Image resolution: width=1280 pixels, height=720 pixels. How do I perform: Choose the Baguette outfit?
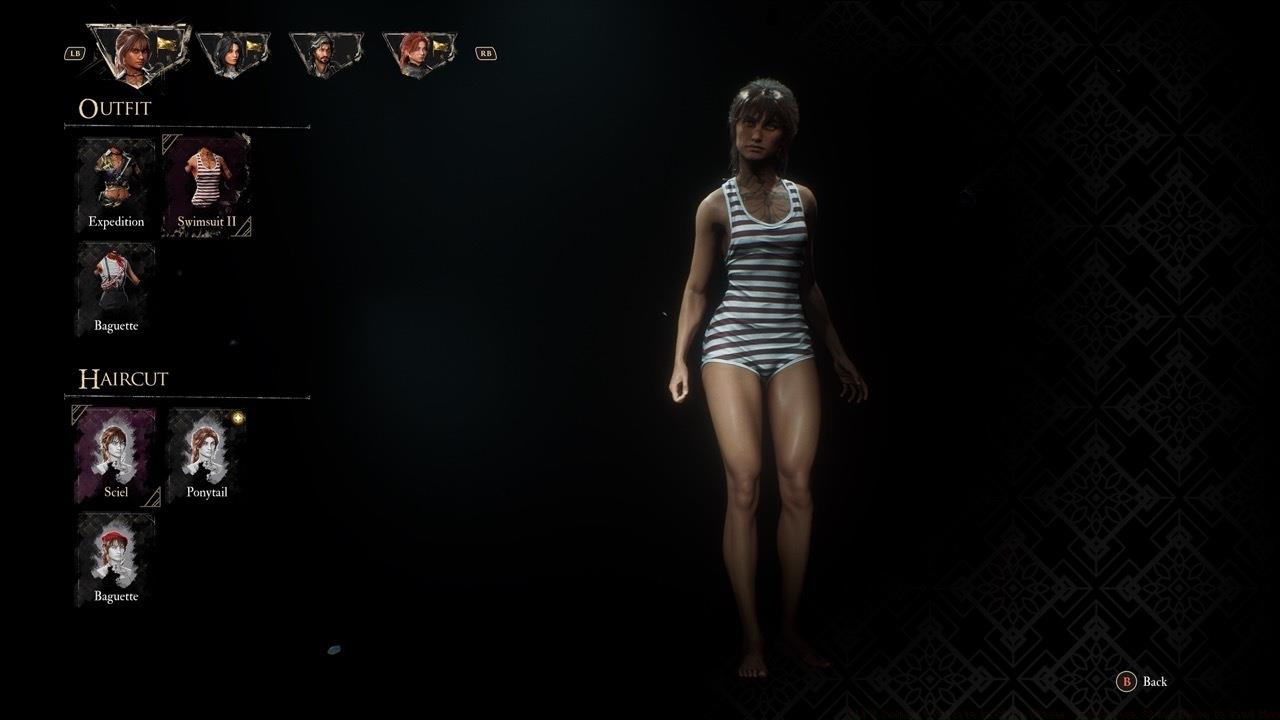pyautogui.click(x=115, y=288)
